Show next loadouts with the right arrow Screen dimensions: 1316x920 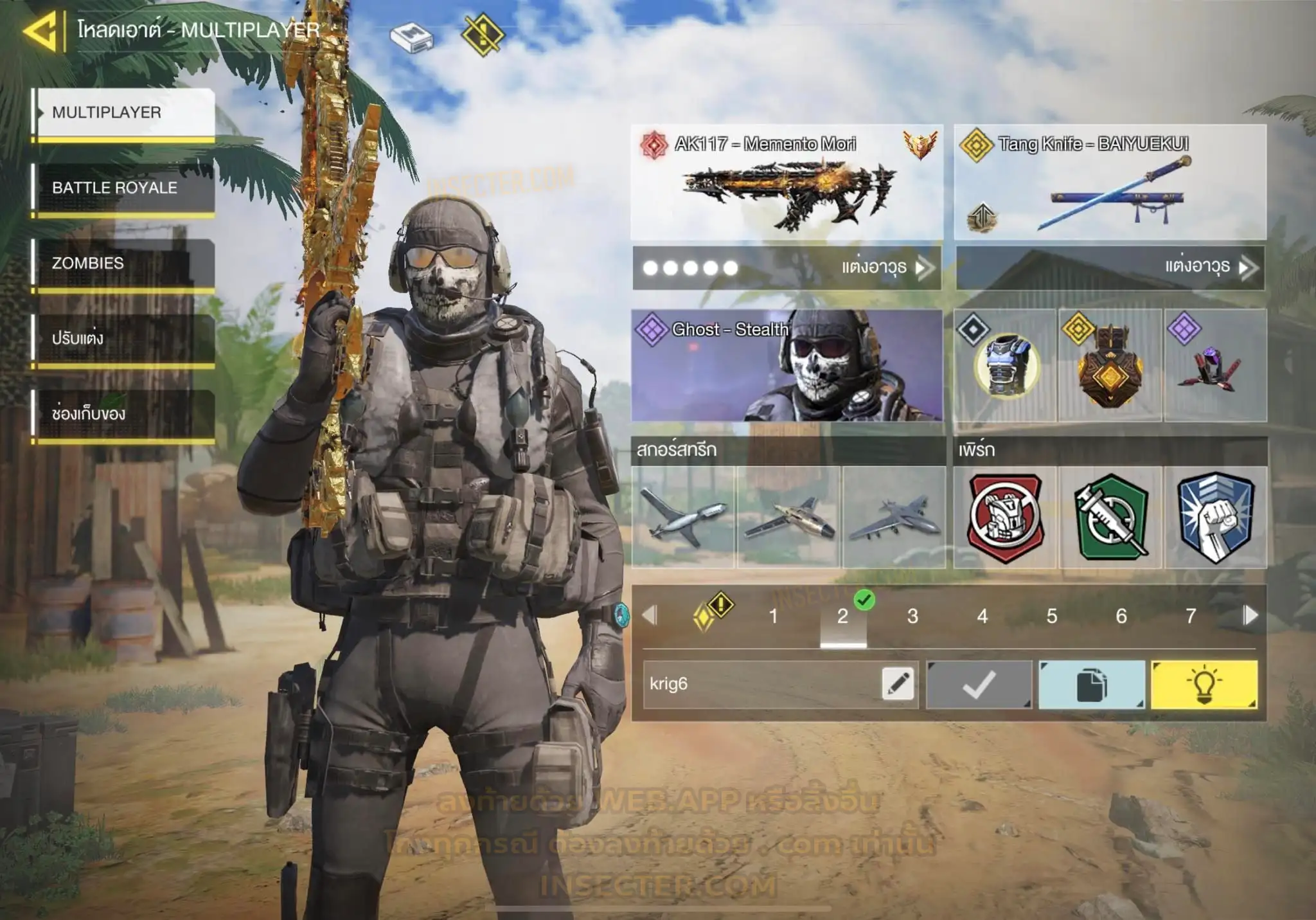coord(1250,616)
